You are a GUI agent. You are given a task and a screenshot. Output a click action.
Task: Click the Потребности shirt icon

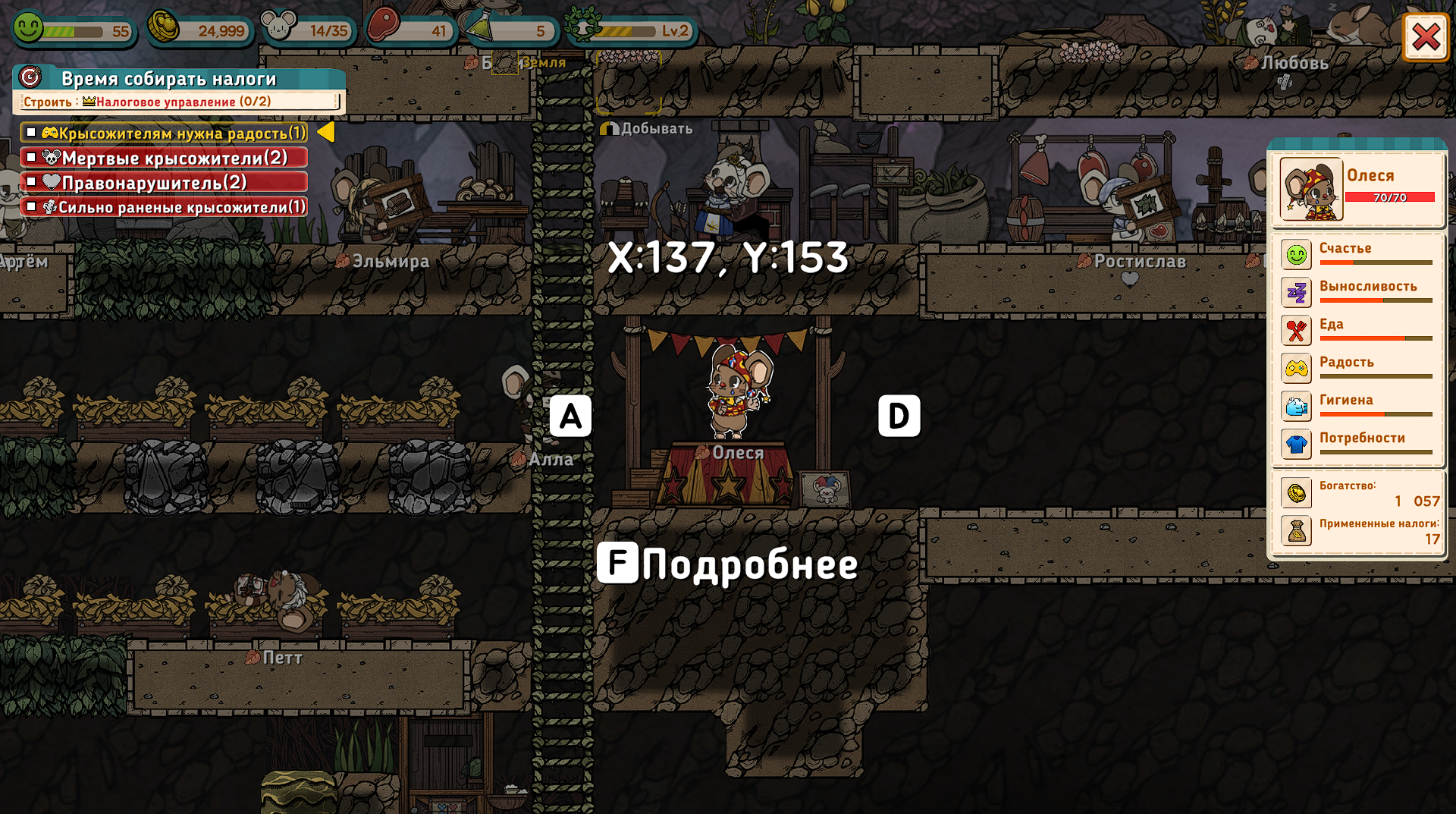point(1296,445)
